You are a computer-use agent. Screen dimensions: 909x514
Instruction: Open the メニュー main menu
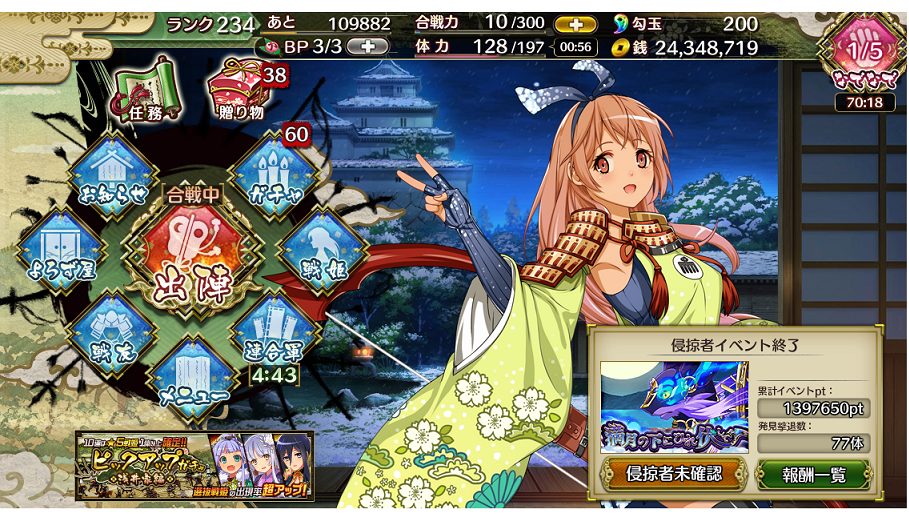189,379
